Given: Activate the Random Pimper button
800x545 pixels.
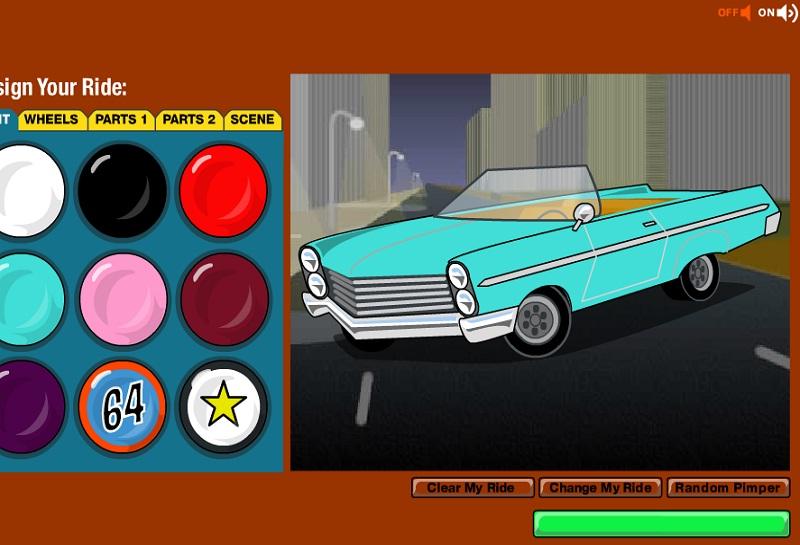Looking at the screenshot, I should pos(728,488).
